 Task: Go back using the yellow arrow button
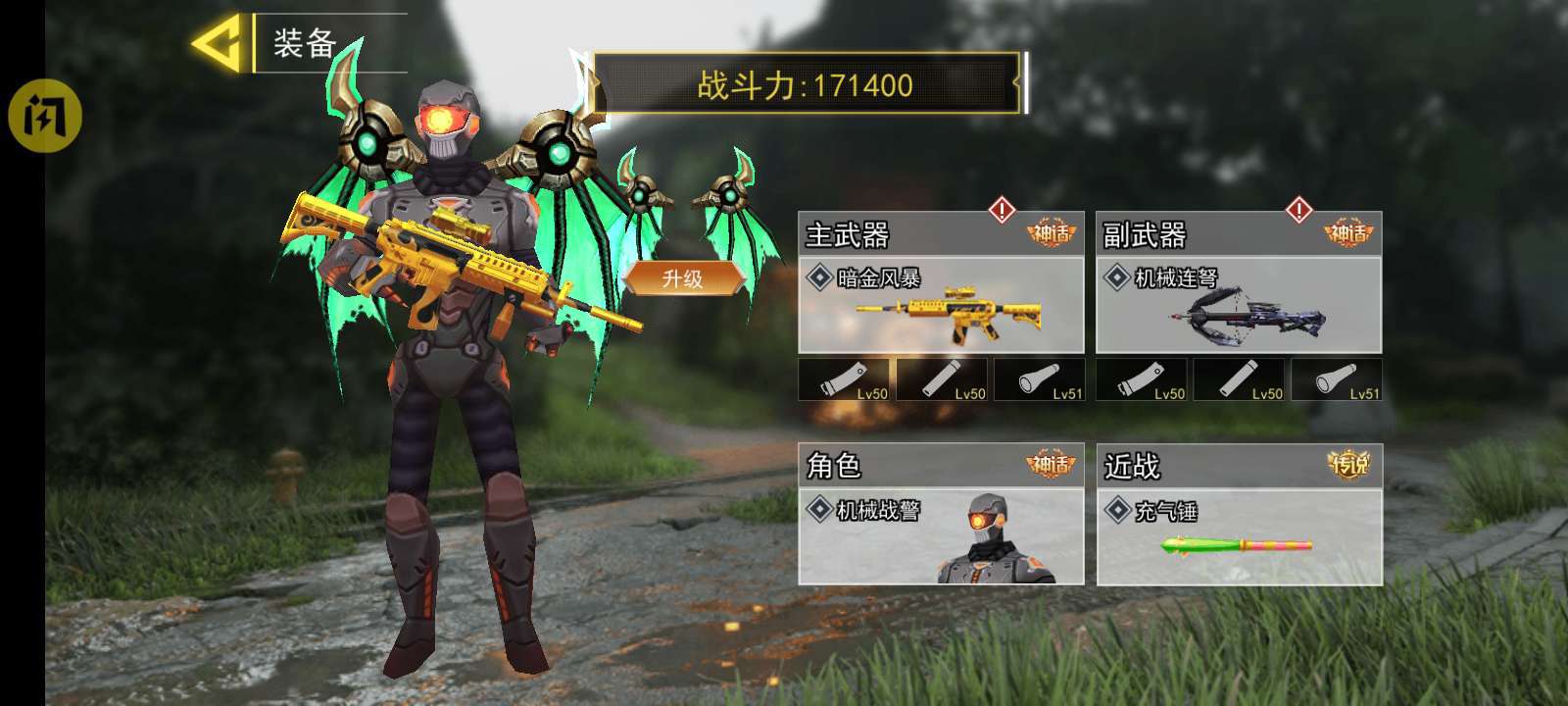pyautogui.click(x=217, y=43)
